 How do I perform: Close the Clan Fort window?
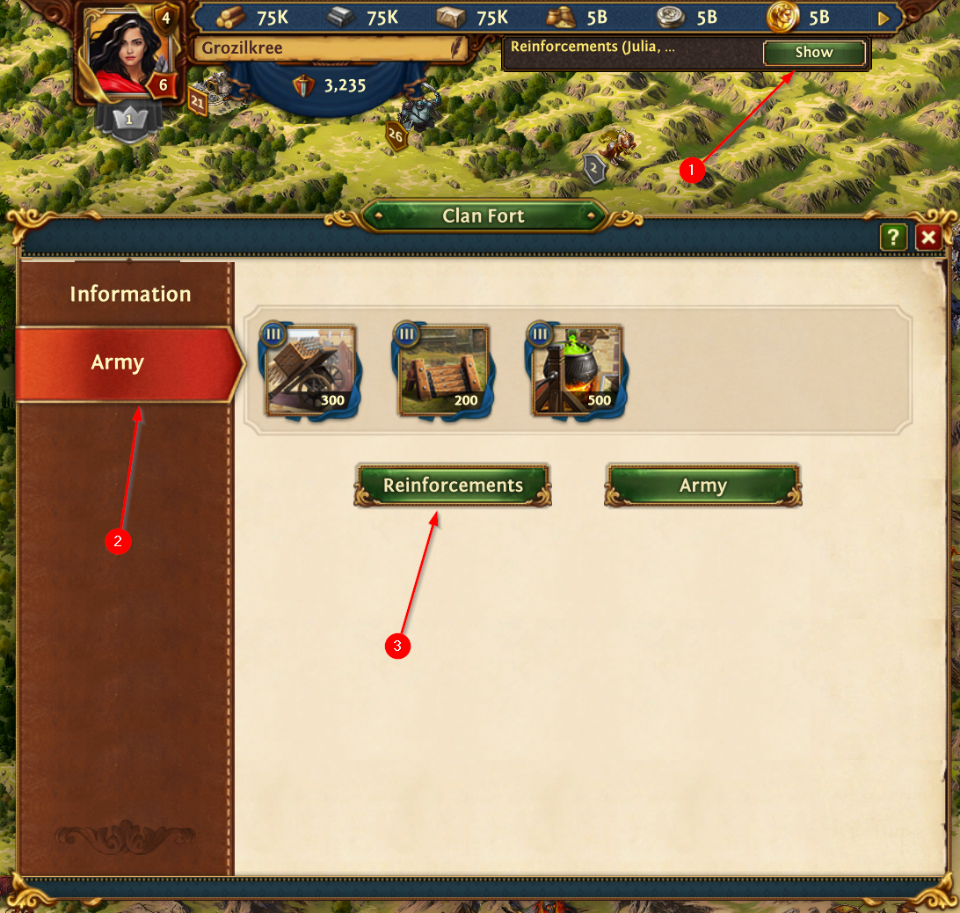[x=929, y=237]
